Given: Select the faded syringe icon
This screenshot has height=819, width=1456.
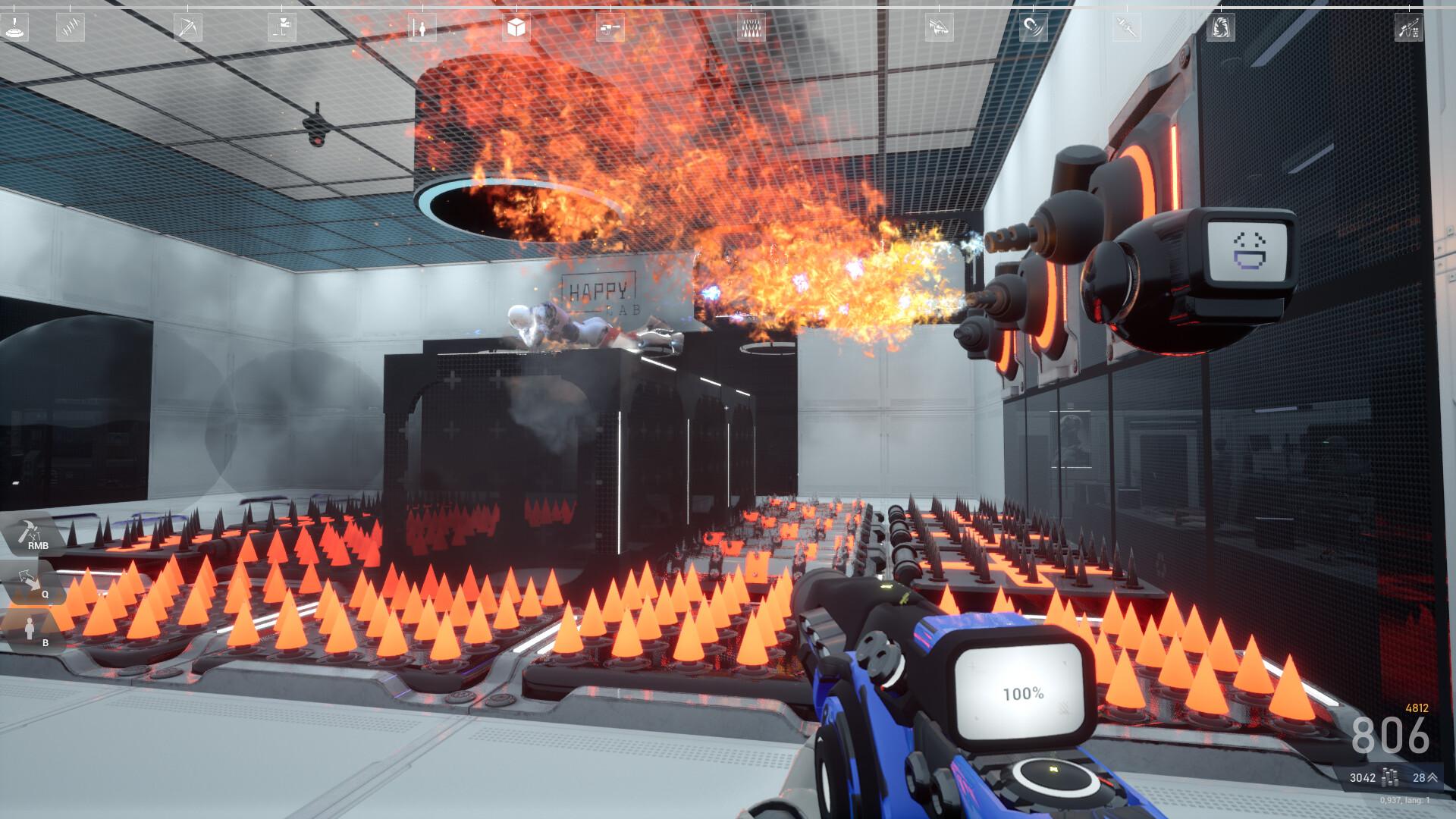Looking at the screenshot, I should tap(1127, 28).
